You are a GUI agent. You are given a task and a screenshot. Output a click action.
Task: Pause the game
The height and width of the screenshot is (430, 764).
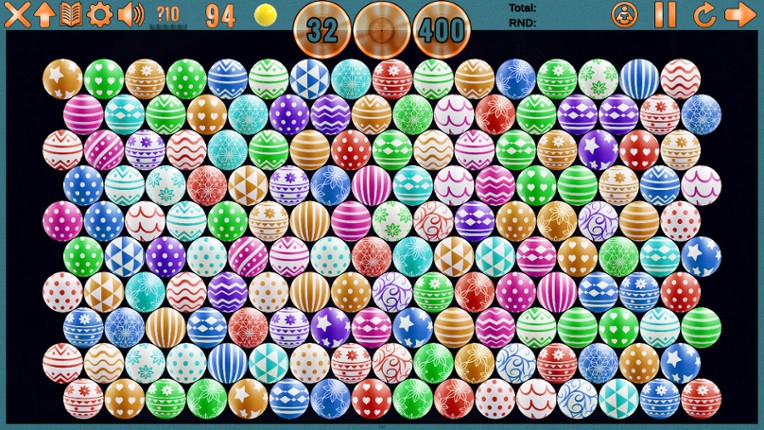coord(665,14)
